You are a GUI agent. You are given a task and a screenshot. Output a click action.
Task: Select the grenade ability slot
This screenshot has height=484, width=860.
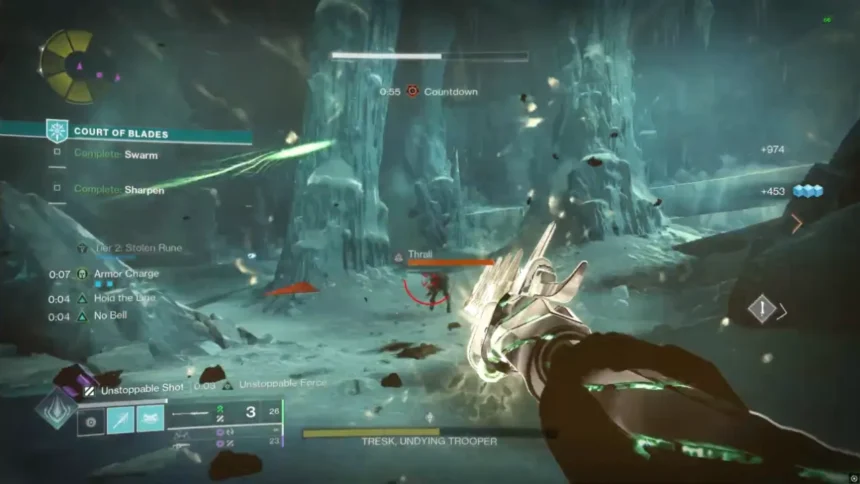[x=91, y=419]
